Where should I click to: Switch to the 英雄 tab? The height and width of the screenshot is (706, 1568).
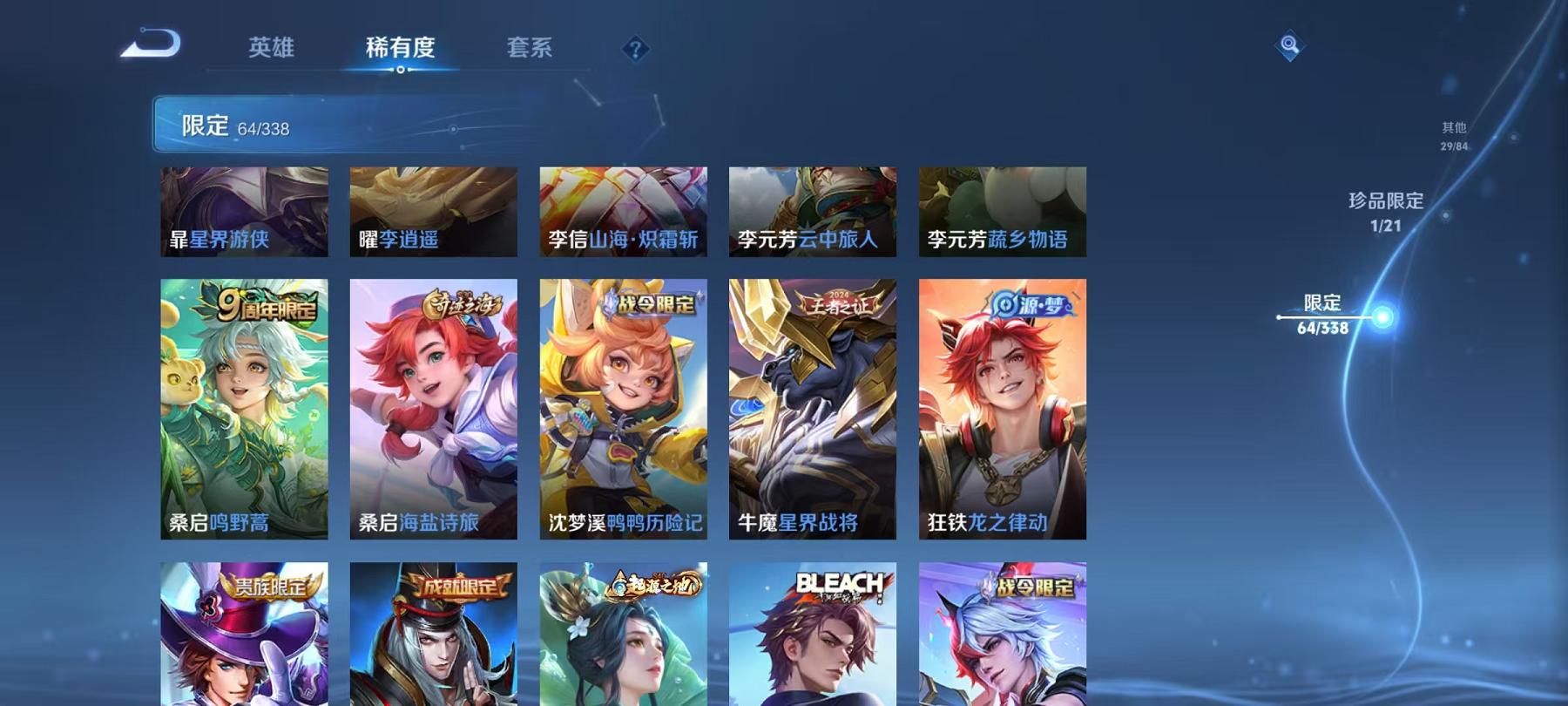273,50
